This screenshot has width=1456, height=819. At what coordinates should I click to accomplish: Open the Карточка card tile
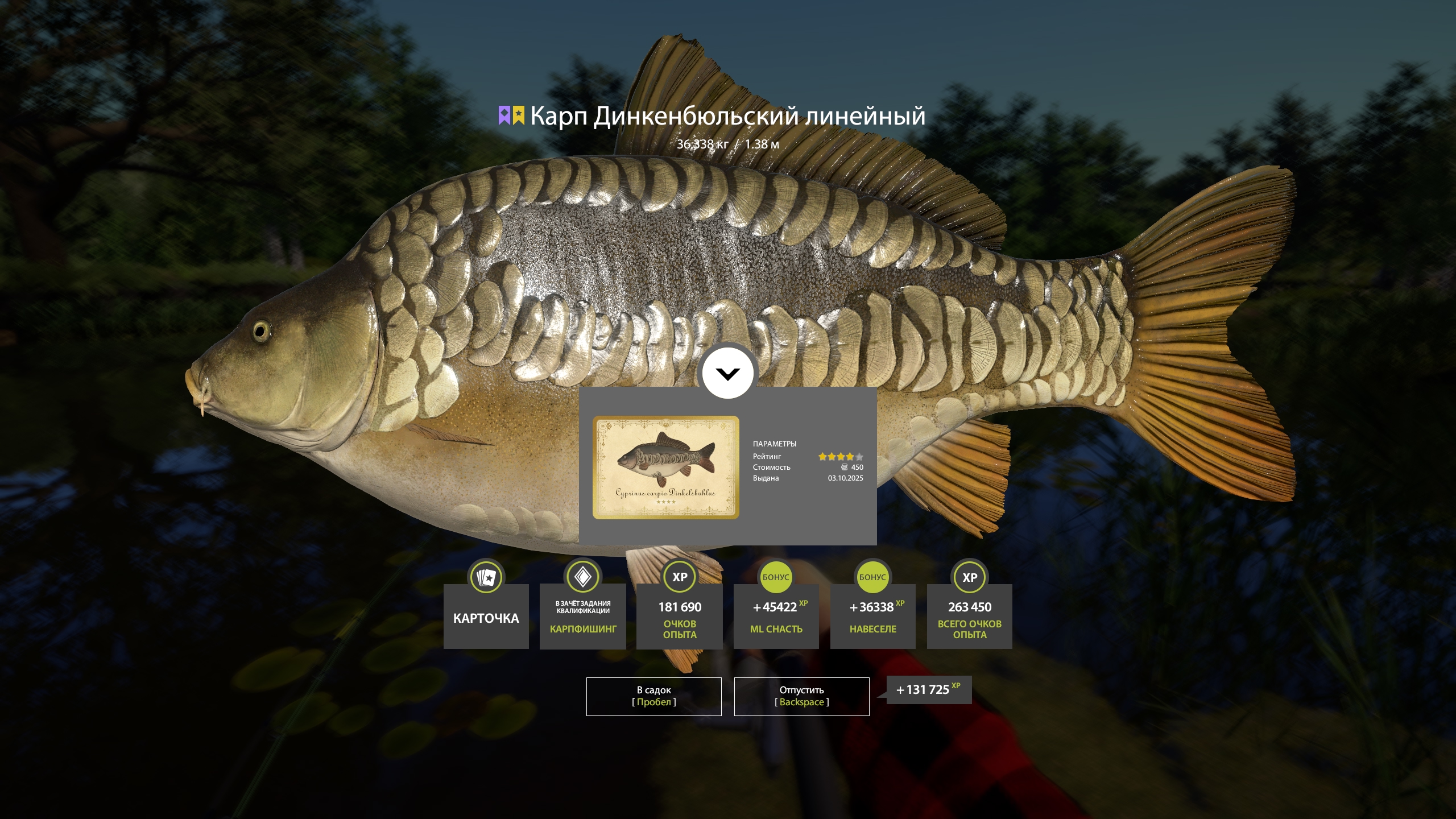pyautogui.click(x=486, y=617)
